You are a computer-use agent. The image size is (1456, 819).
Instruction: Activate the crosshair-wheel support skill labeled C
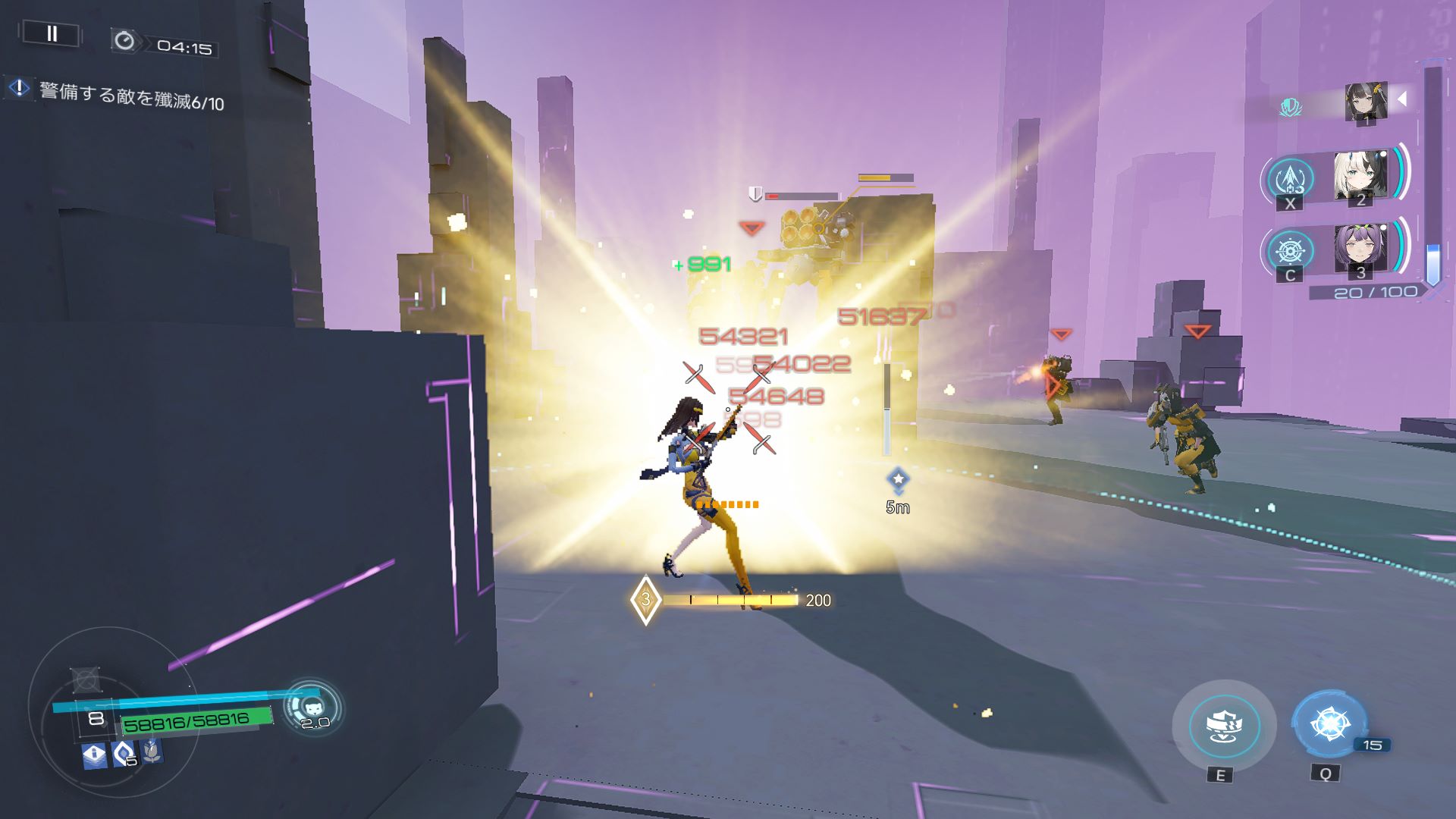pyautogui.click(x=1290, y=251)
